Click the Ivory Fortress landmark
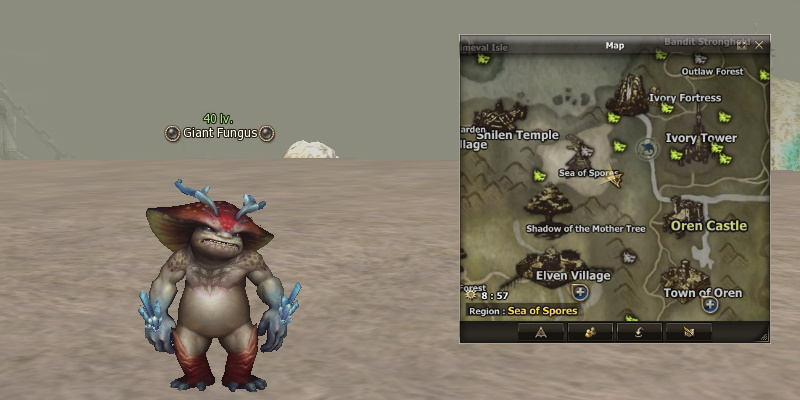800x400 pixels. click(684, 98)
